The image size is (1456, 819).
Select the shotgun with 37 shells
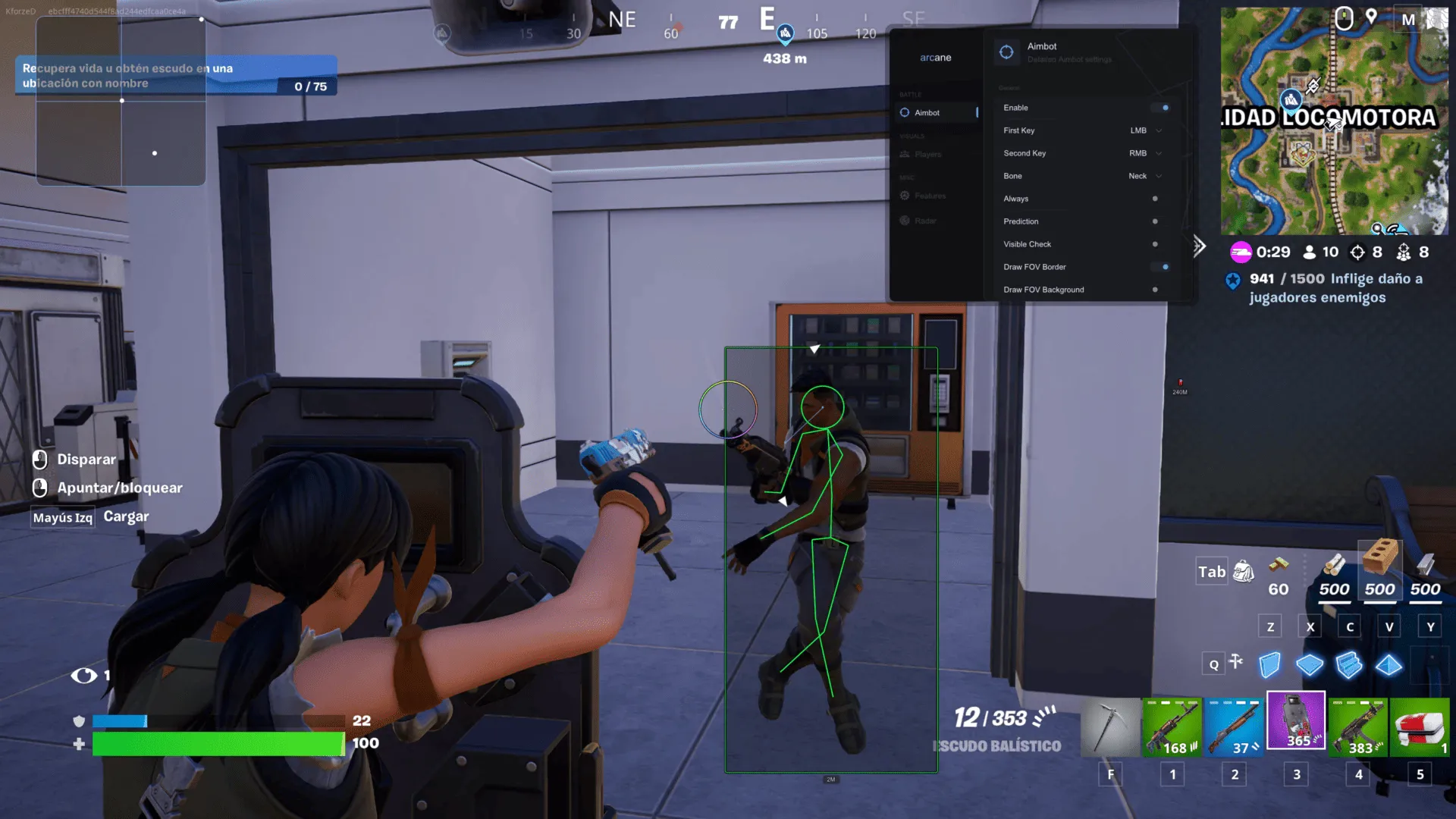click(1235, 728)
